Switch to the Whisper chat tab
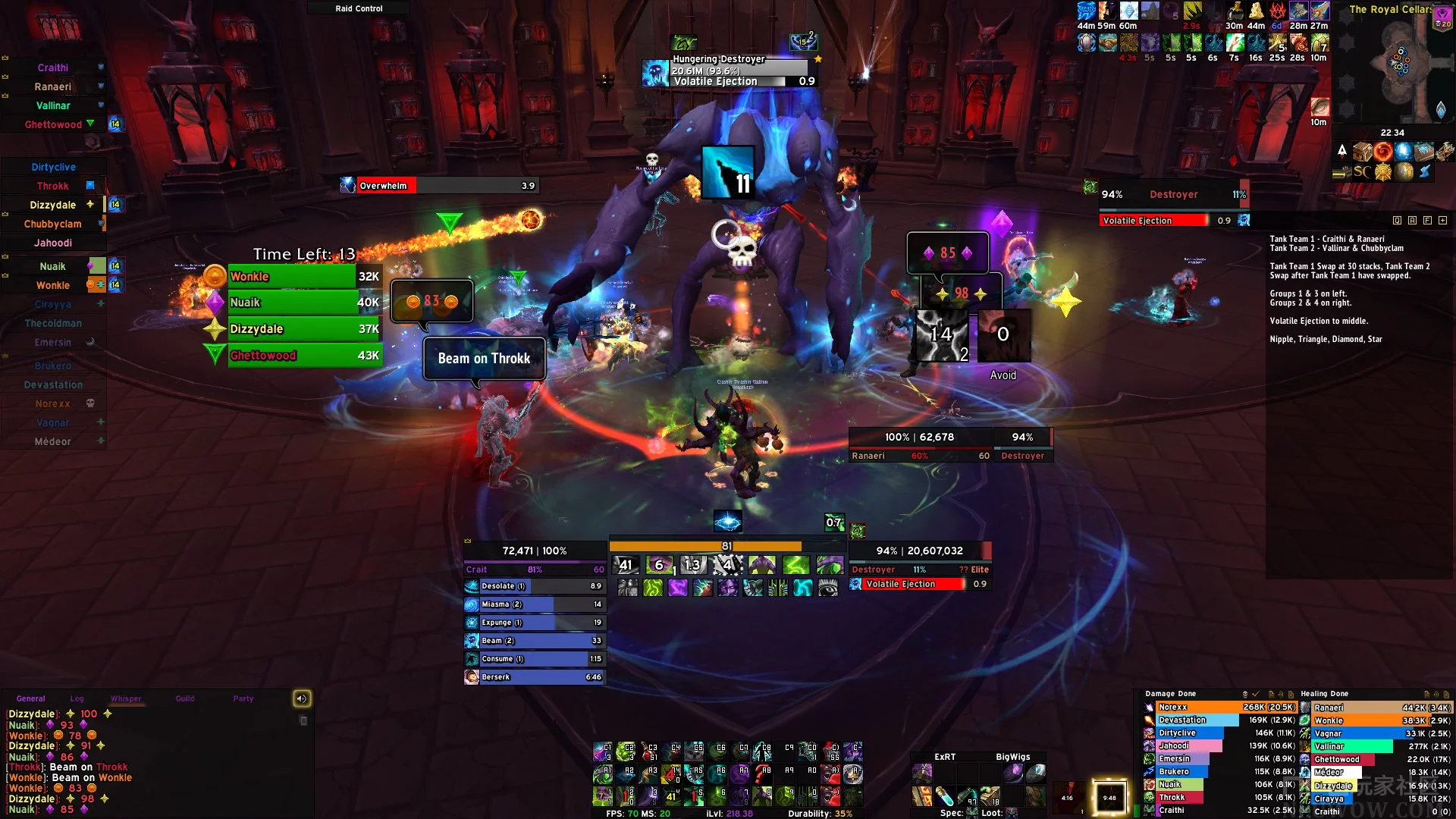 pos(126,698)
